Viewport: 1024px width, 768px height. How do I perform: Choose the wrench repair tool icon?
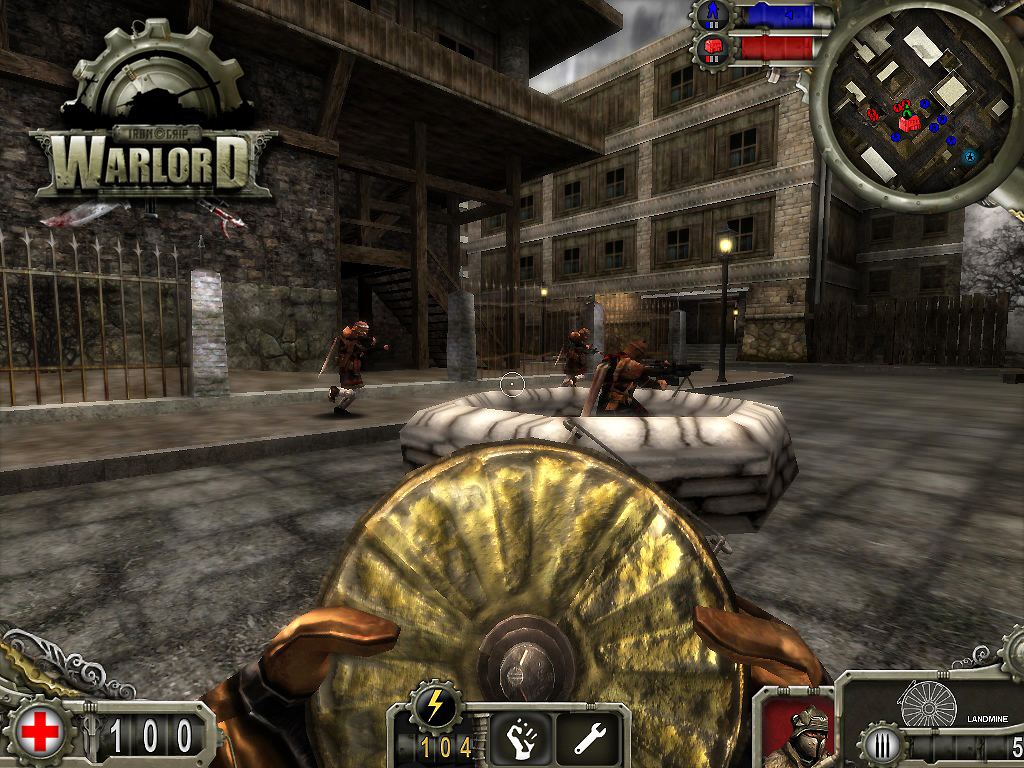[590, 738]
